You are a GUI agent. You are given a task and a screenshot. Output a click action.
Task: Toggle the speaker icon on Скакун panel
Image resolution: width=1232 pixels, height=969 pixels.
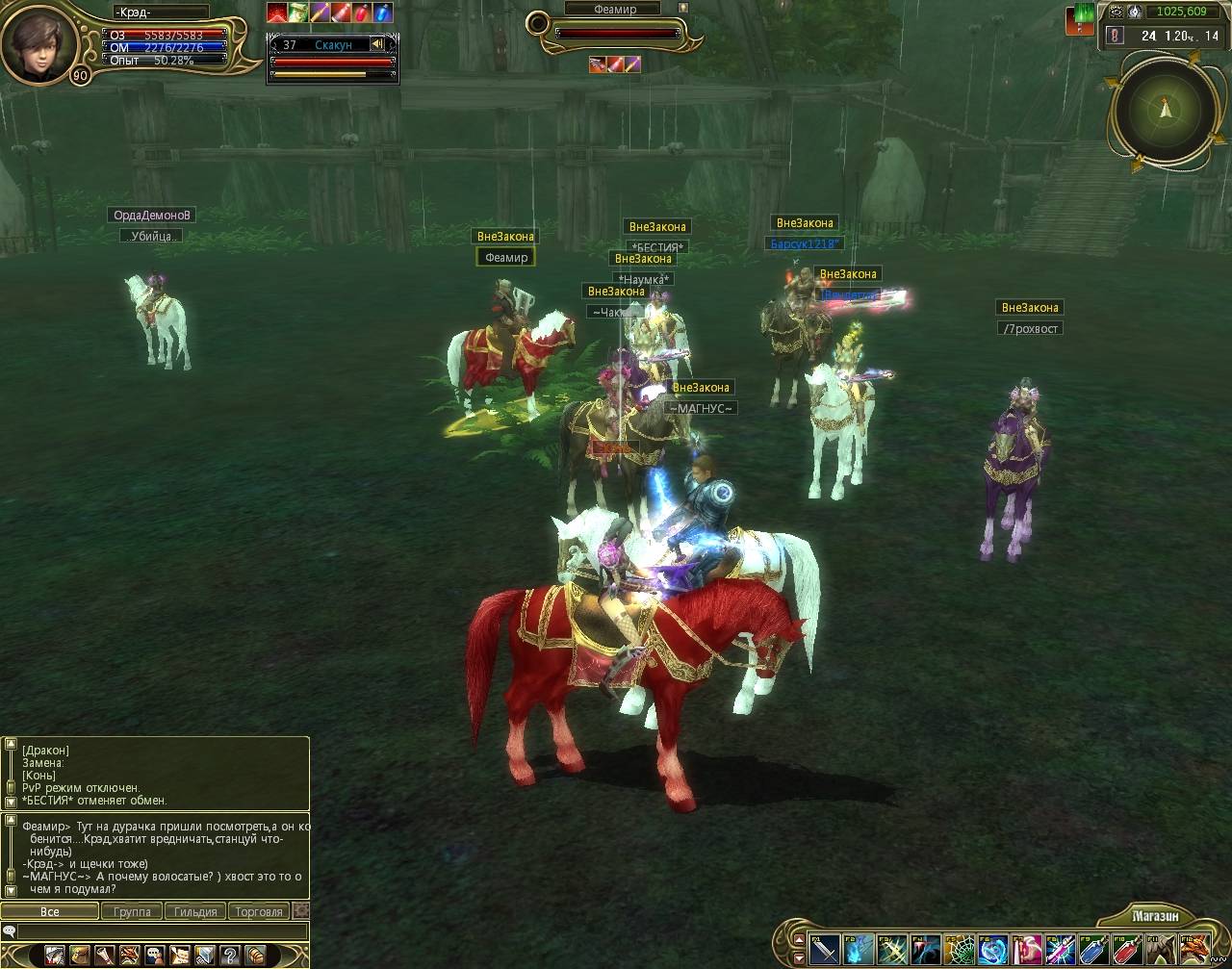(377, 44)
